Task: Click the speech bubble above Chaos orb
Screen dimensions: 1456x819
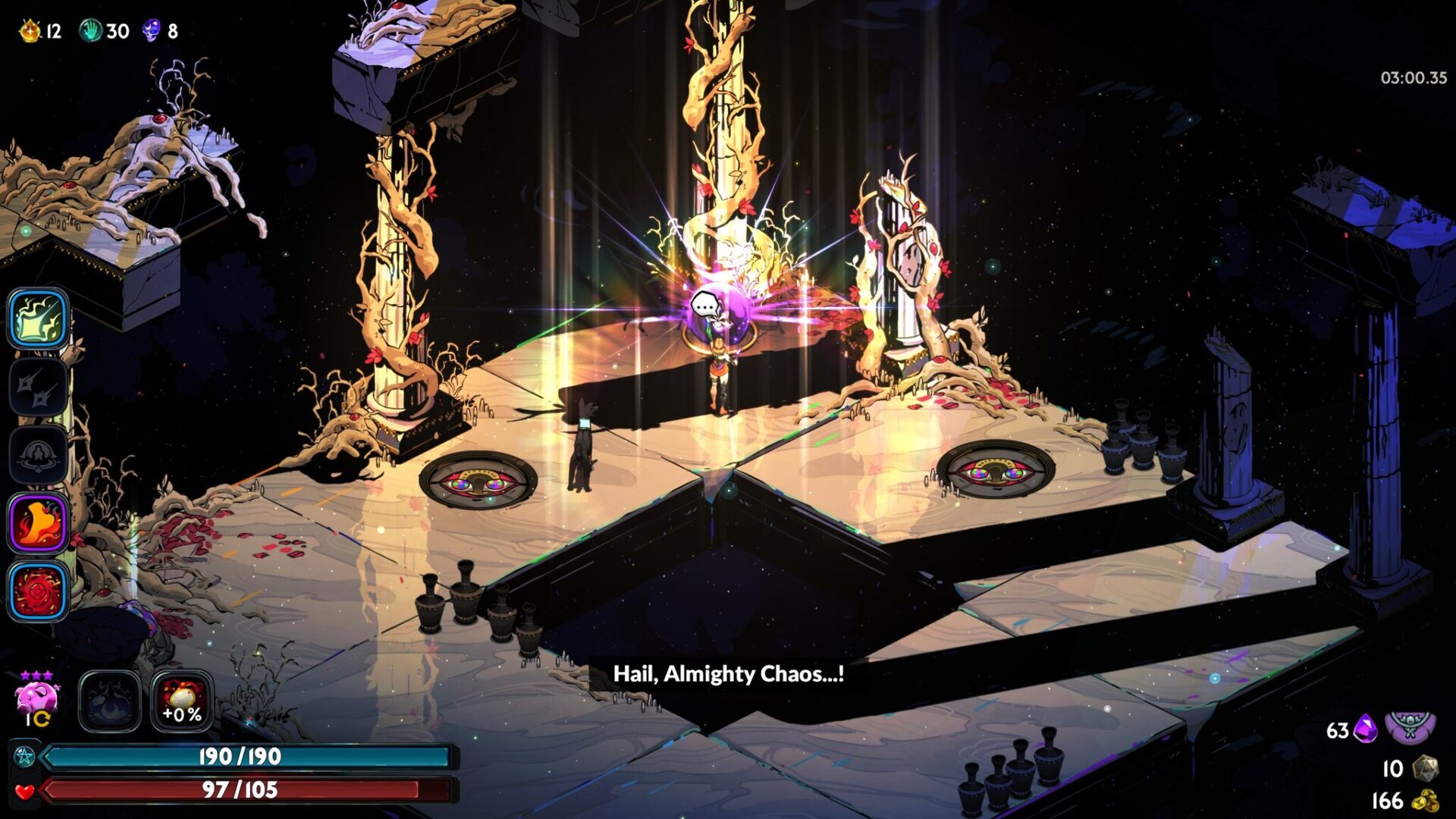Action: pyautogui.click(x=706, y=306)
